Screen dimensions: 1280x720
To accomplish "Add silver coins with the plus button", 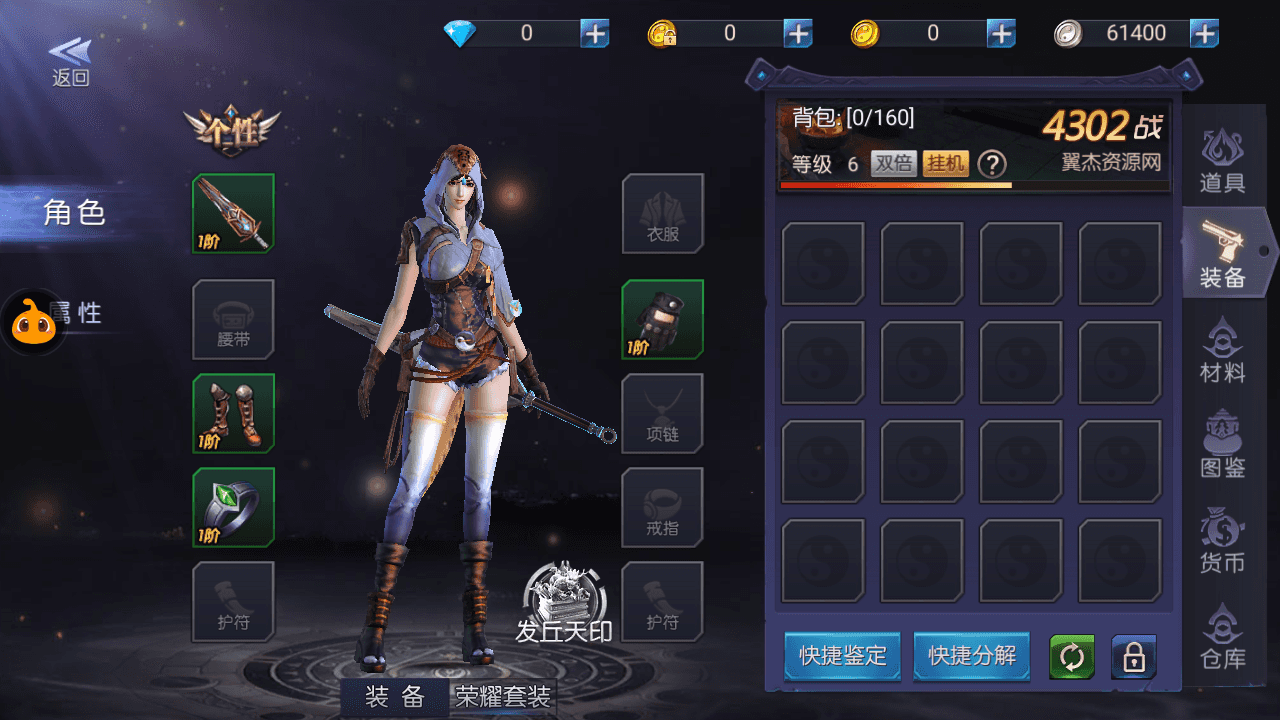I will click(x=1204, y=33).
